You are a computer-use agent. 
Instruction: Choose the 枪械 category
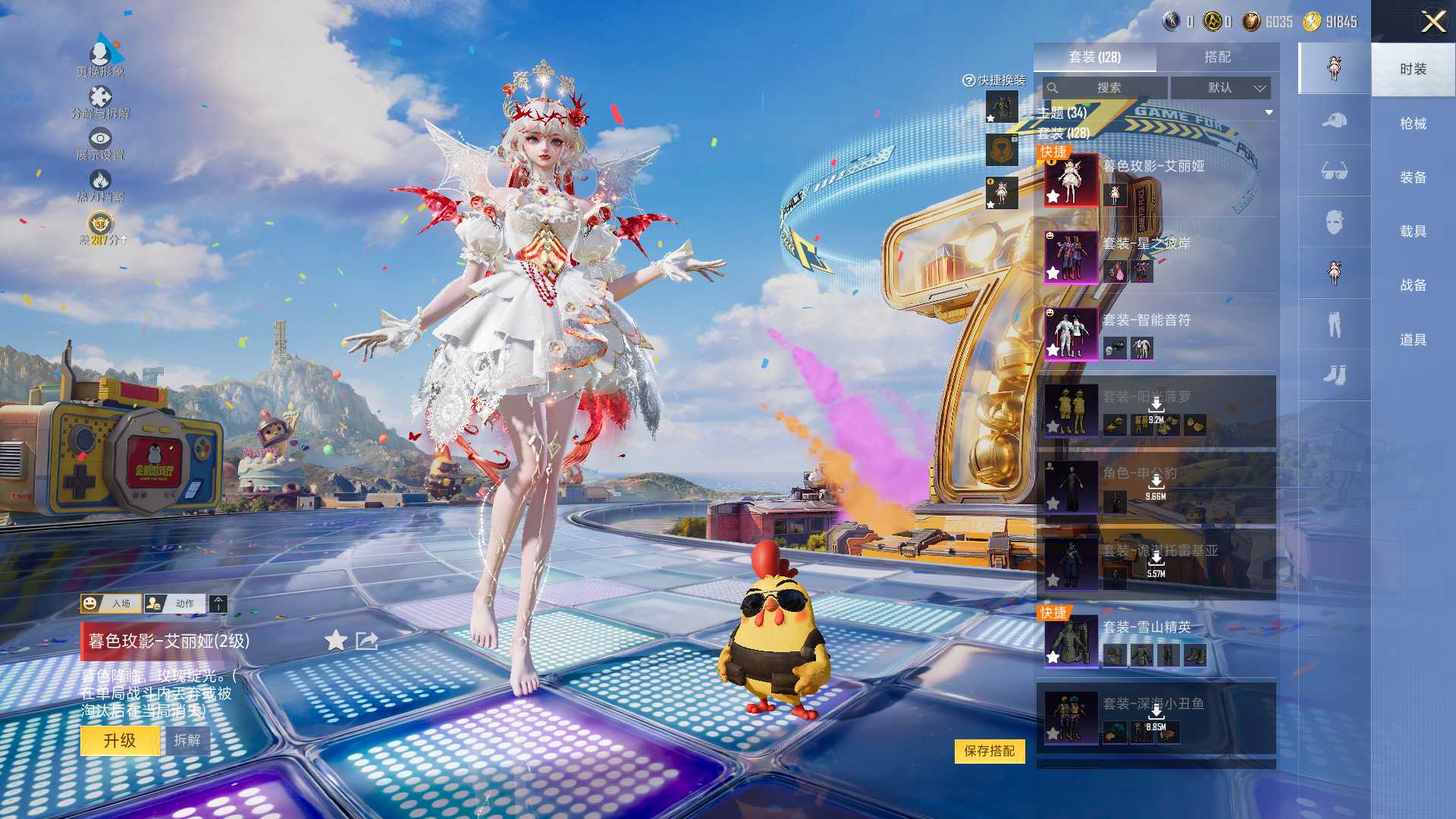click(1413, 124)
